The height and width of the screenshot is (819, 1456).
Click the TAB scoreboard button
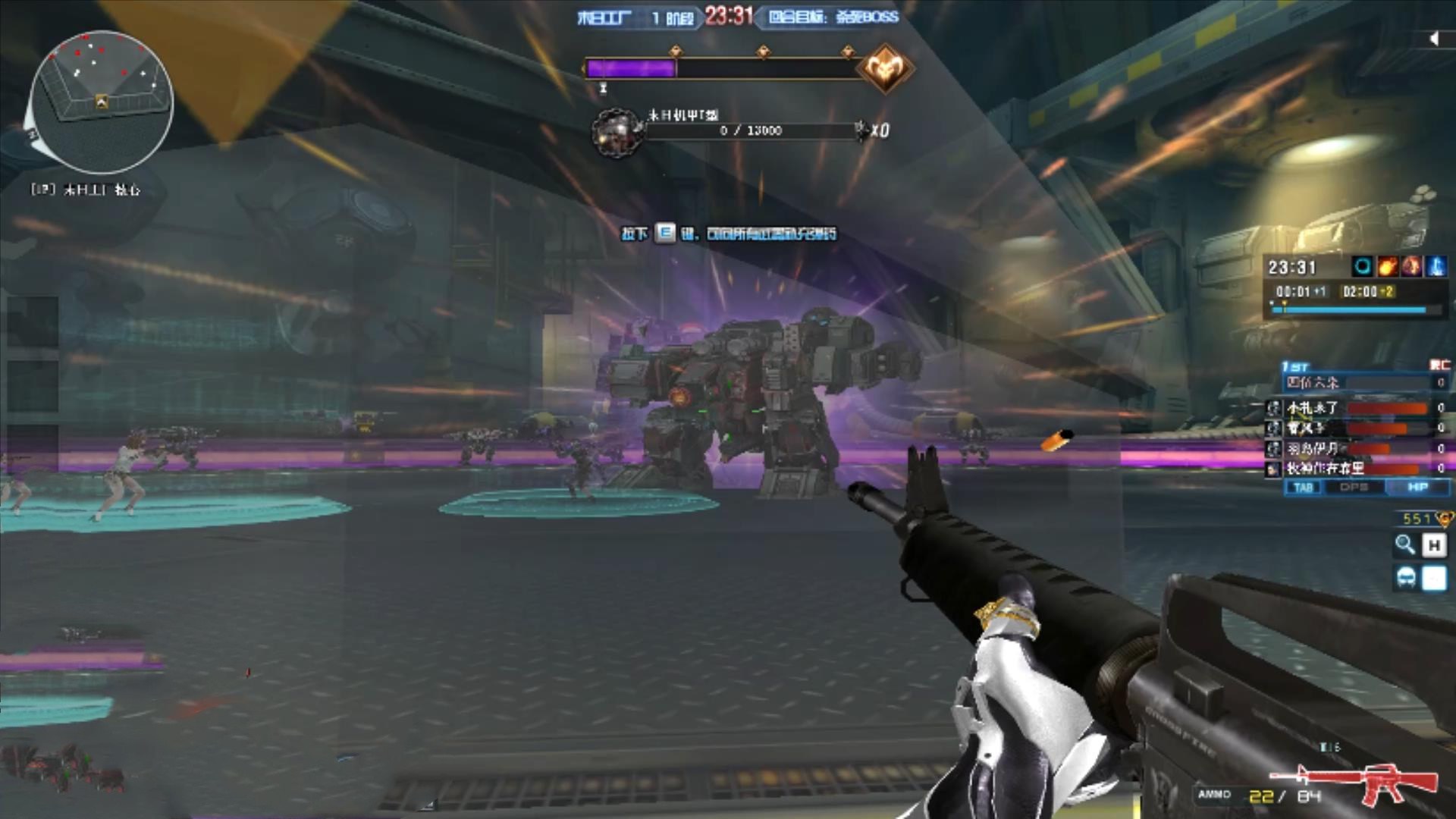[1303, 488]
